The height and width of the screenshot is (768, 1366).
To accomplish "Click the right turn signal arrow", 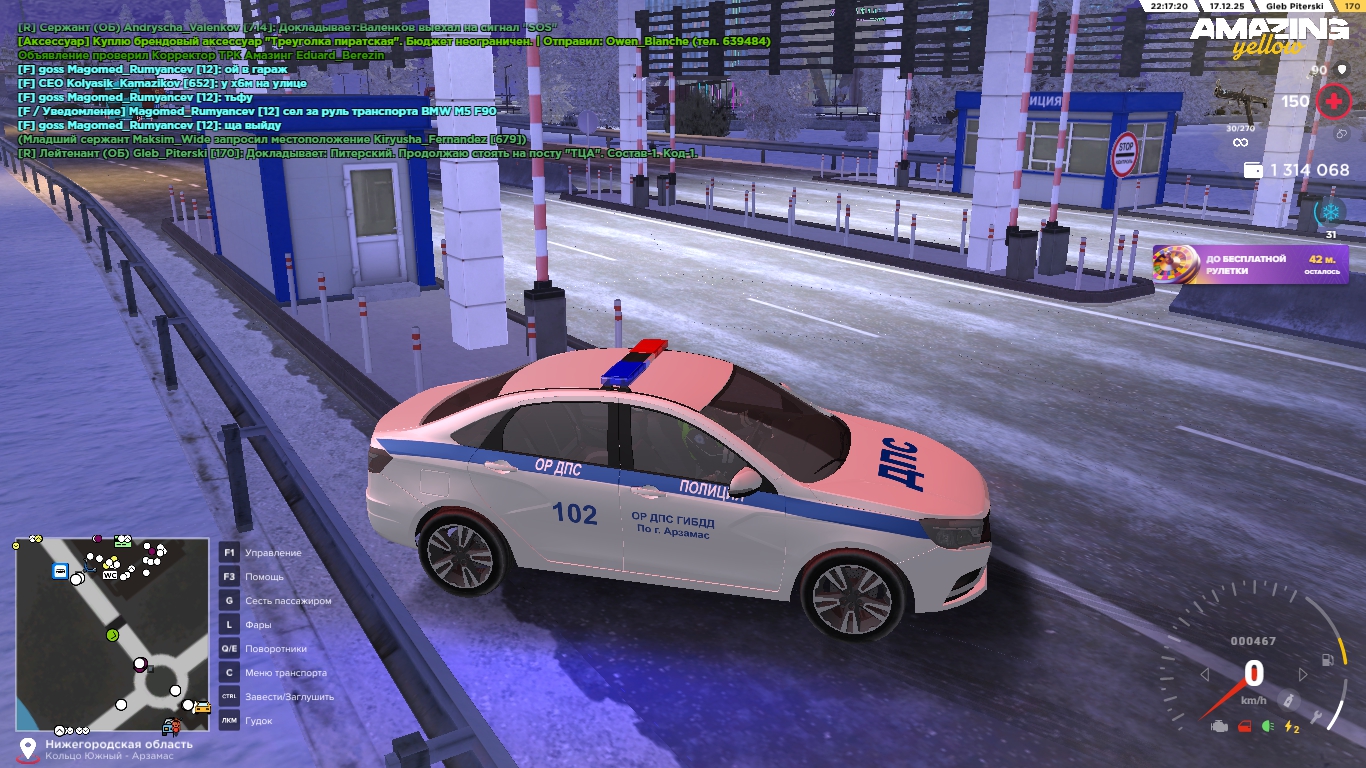I will click(1302, 675).
